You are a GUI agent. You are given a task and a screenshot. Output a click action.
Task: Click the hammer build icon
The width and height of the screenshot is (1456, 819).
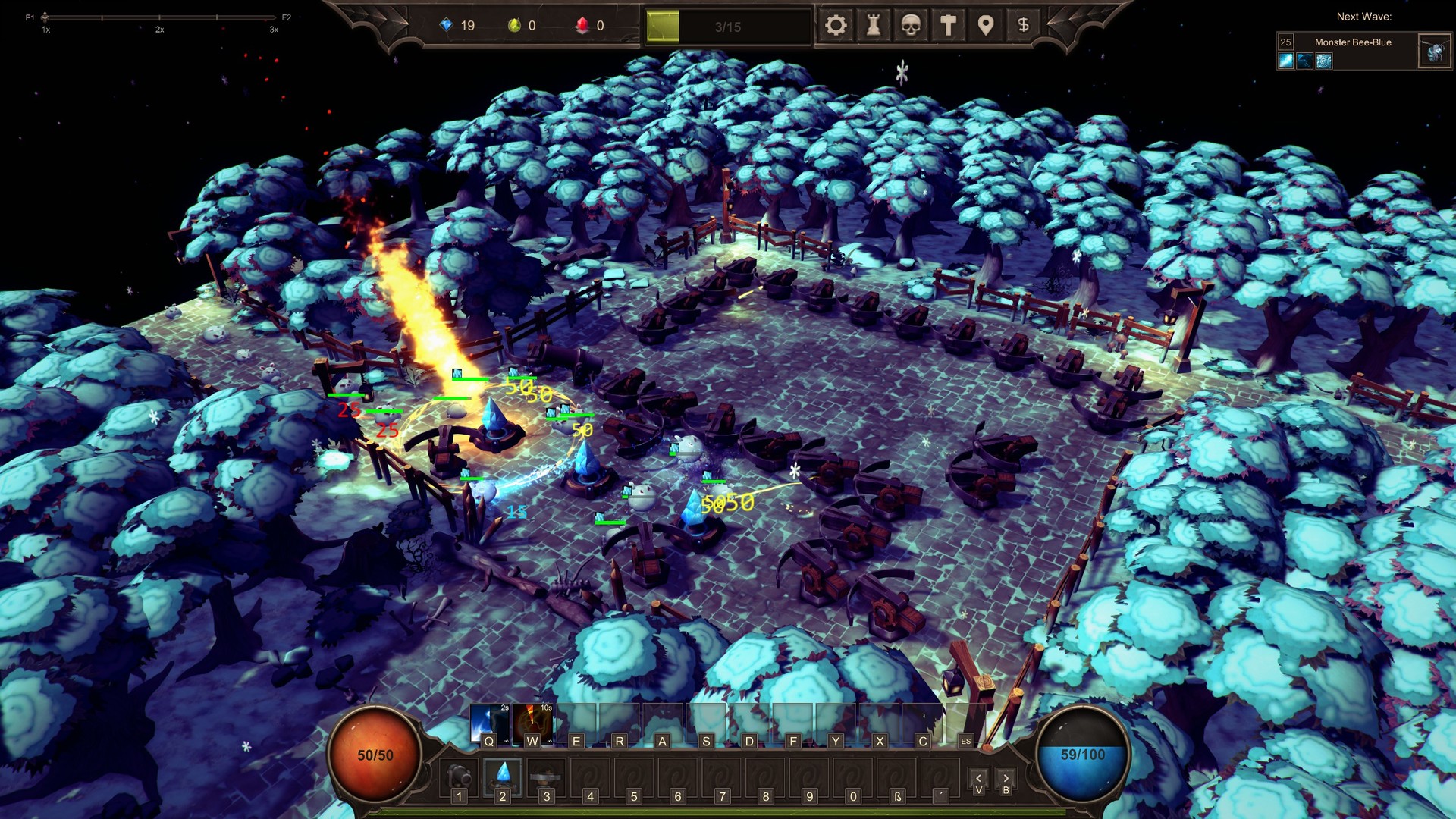point(947,25)
